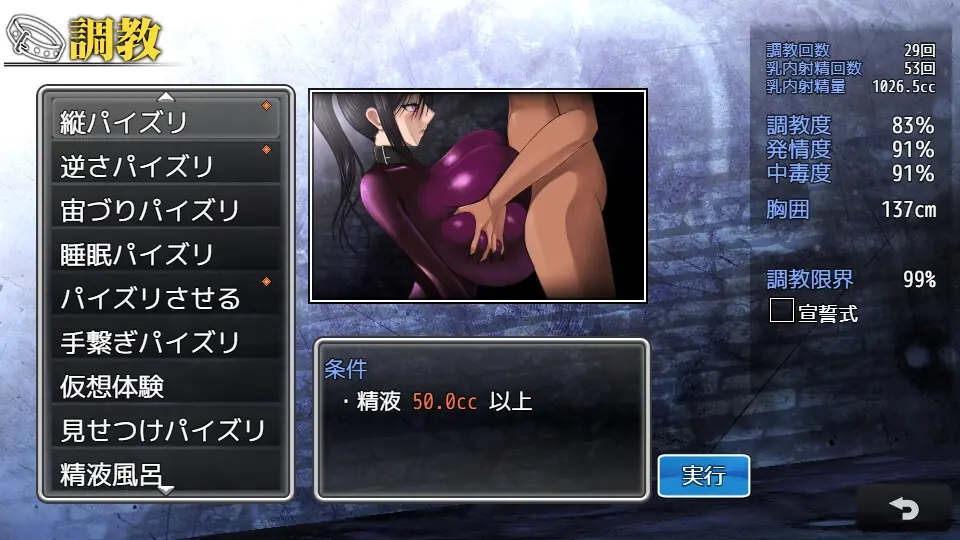Choose 手繋ぎパイズリ from the list
Image resolution: width=960 pixels, height=540 pixels.
click(x=165, y=342)
